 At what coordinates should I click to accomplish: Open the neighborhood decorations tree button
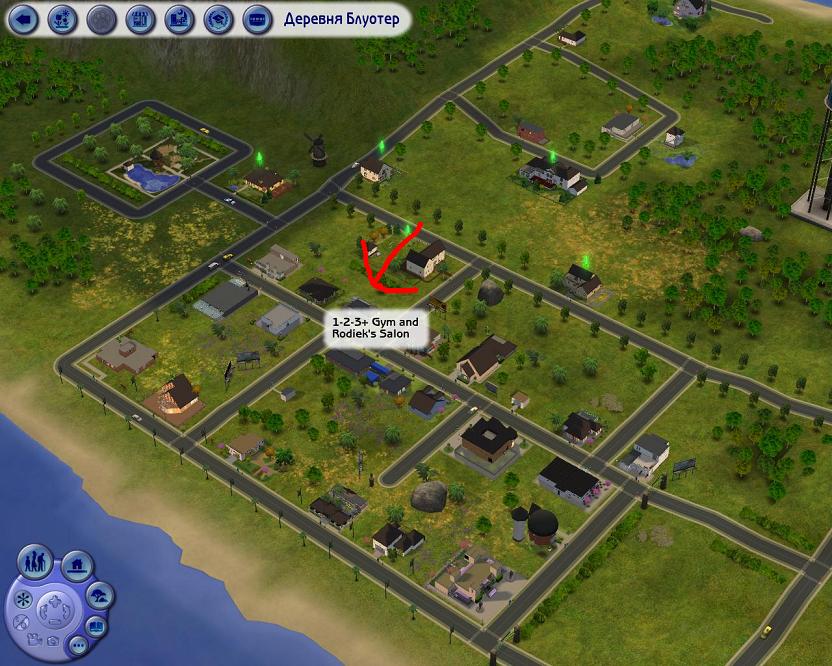tap(100, 597)
